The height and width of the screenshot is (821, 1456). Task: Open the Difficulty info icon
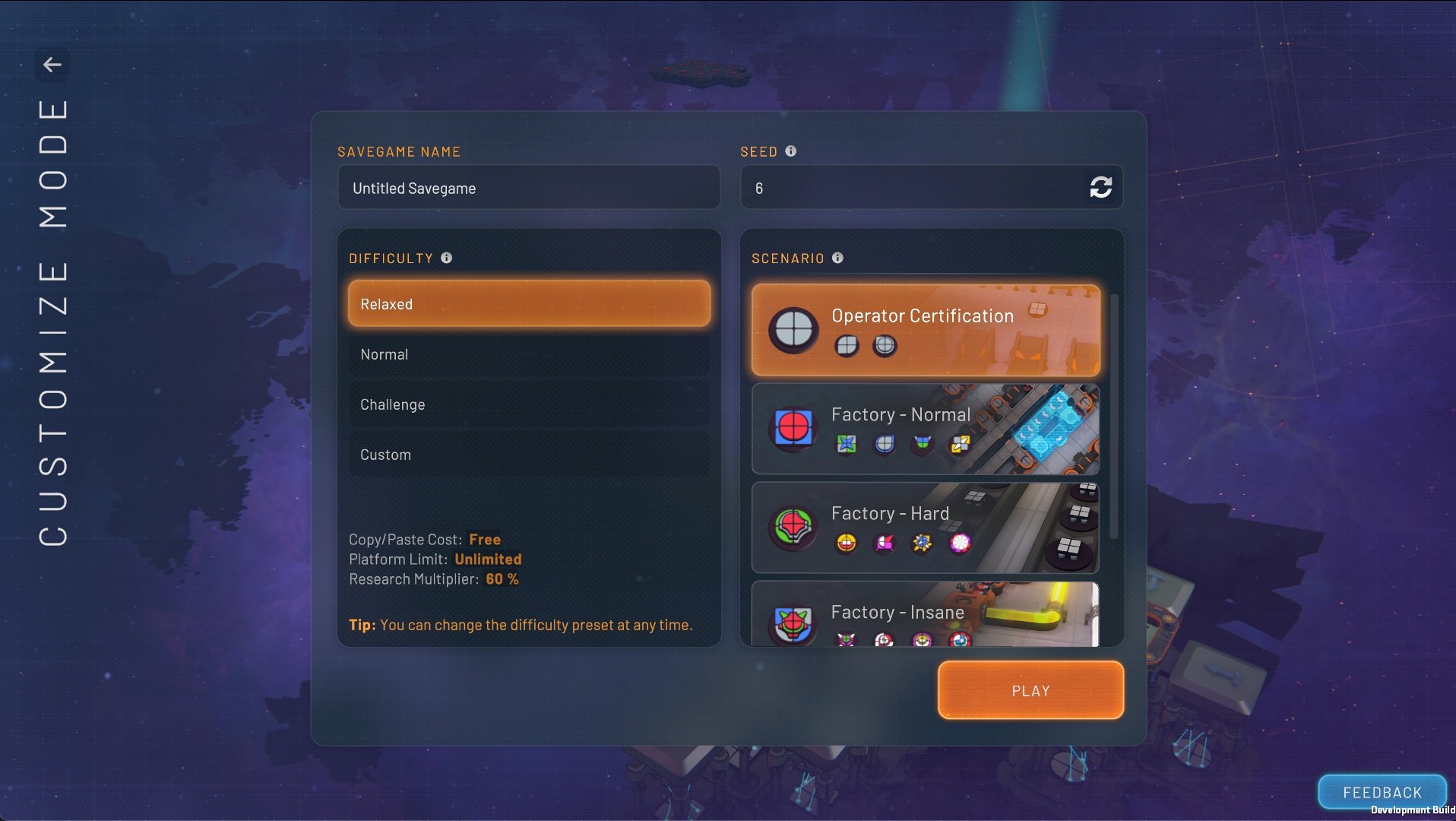(x=447, y=258)
